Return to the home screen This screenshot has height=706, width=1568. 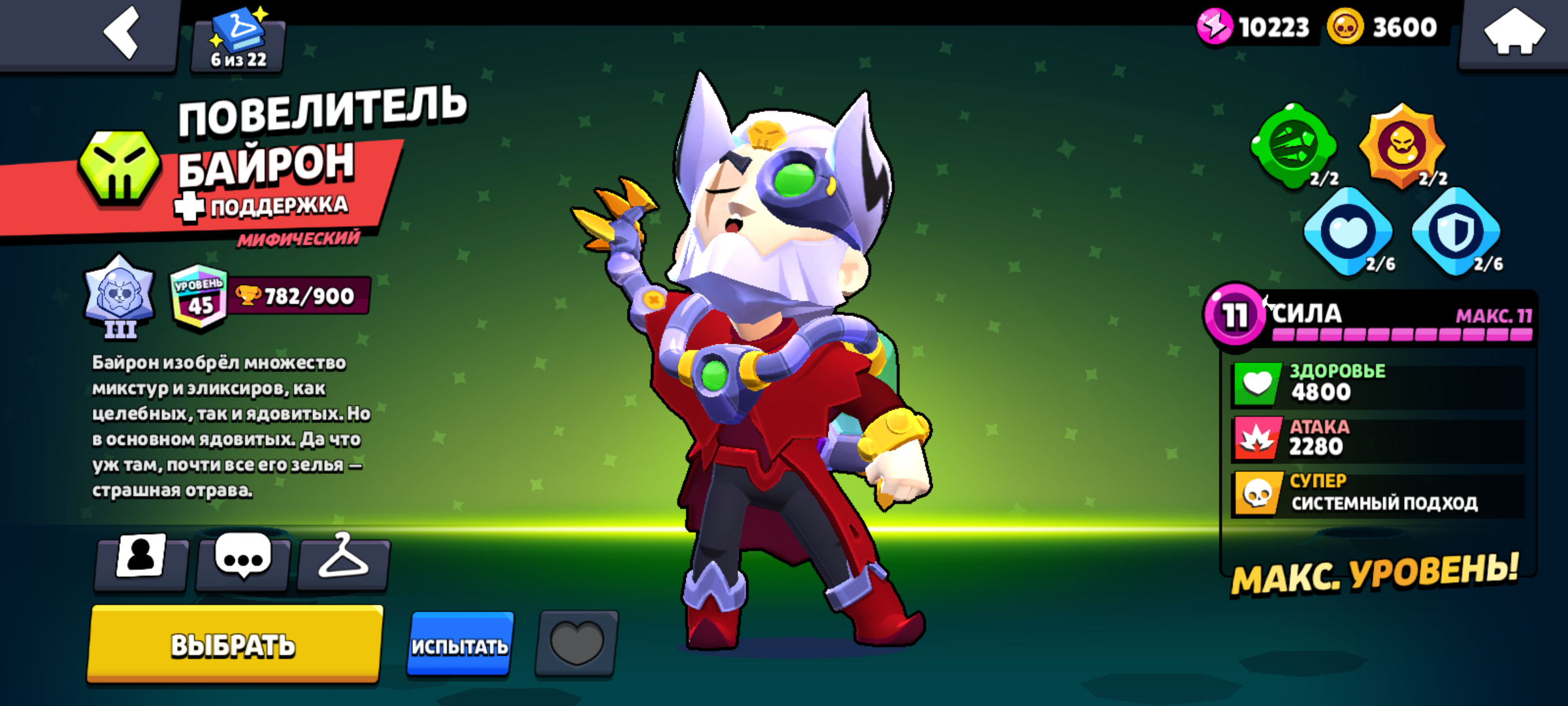pyautogui.click(x=1514, y=33)
